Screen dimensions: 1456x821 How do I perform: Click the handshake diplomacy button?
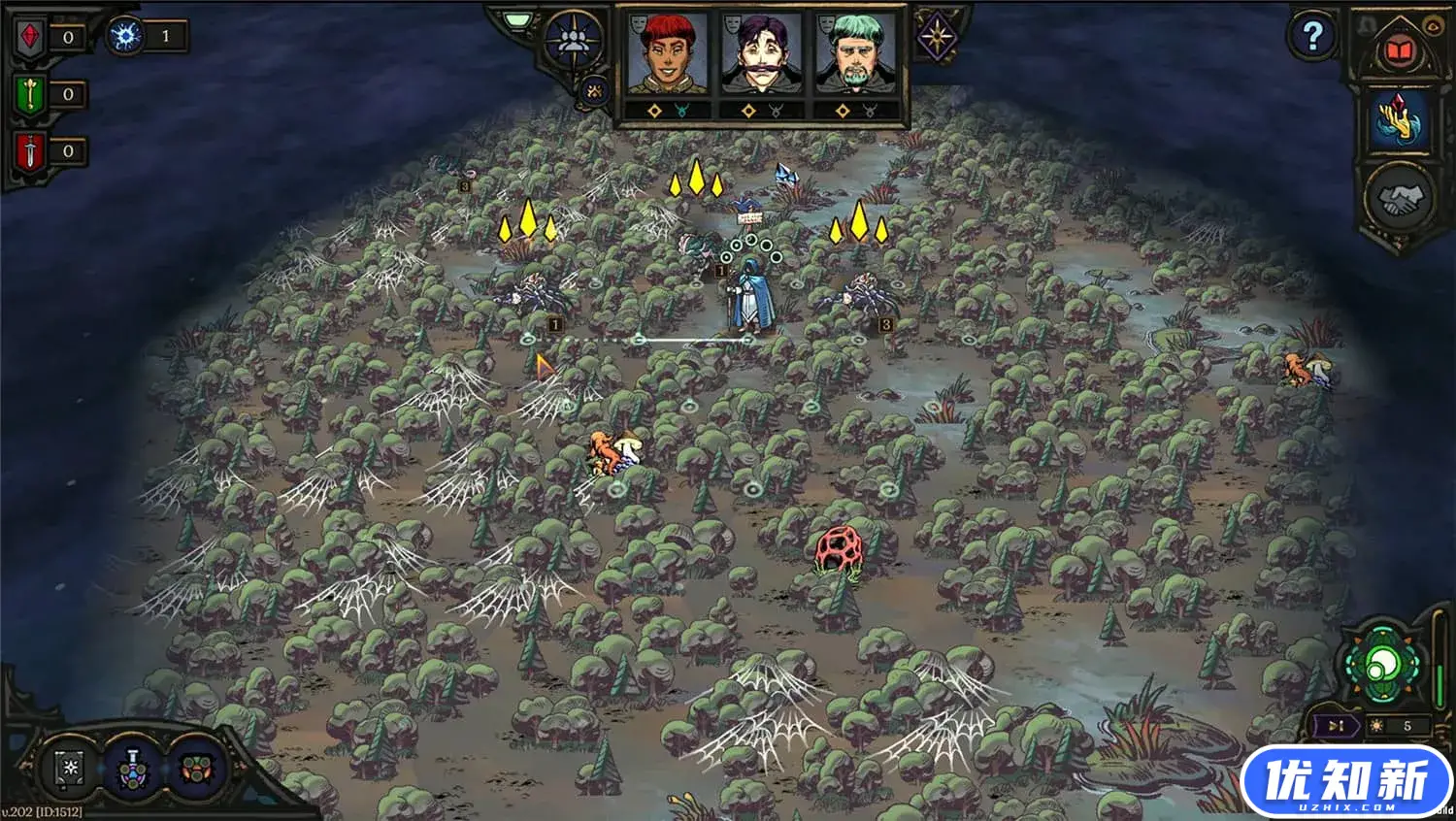click(x=1399, y=199)
